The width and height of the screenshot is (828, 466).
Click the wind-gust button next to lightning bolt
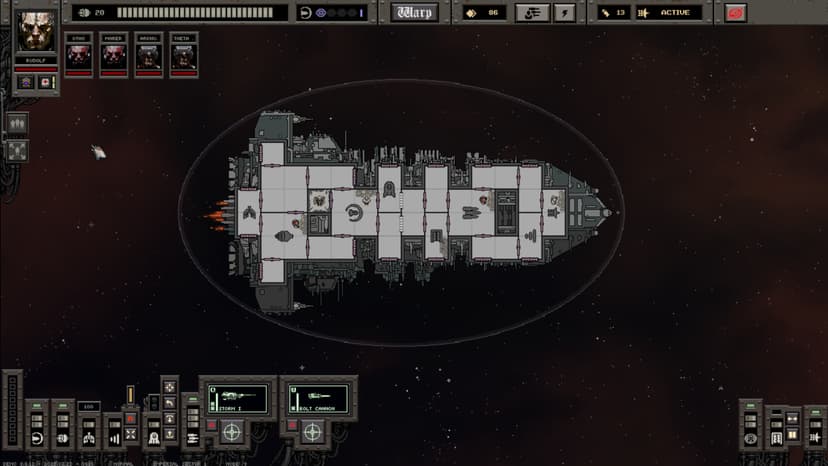[532, 13]
